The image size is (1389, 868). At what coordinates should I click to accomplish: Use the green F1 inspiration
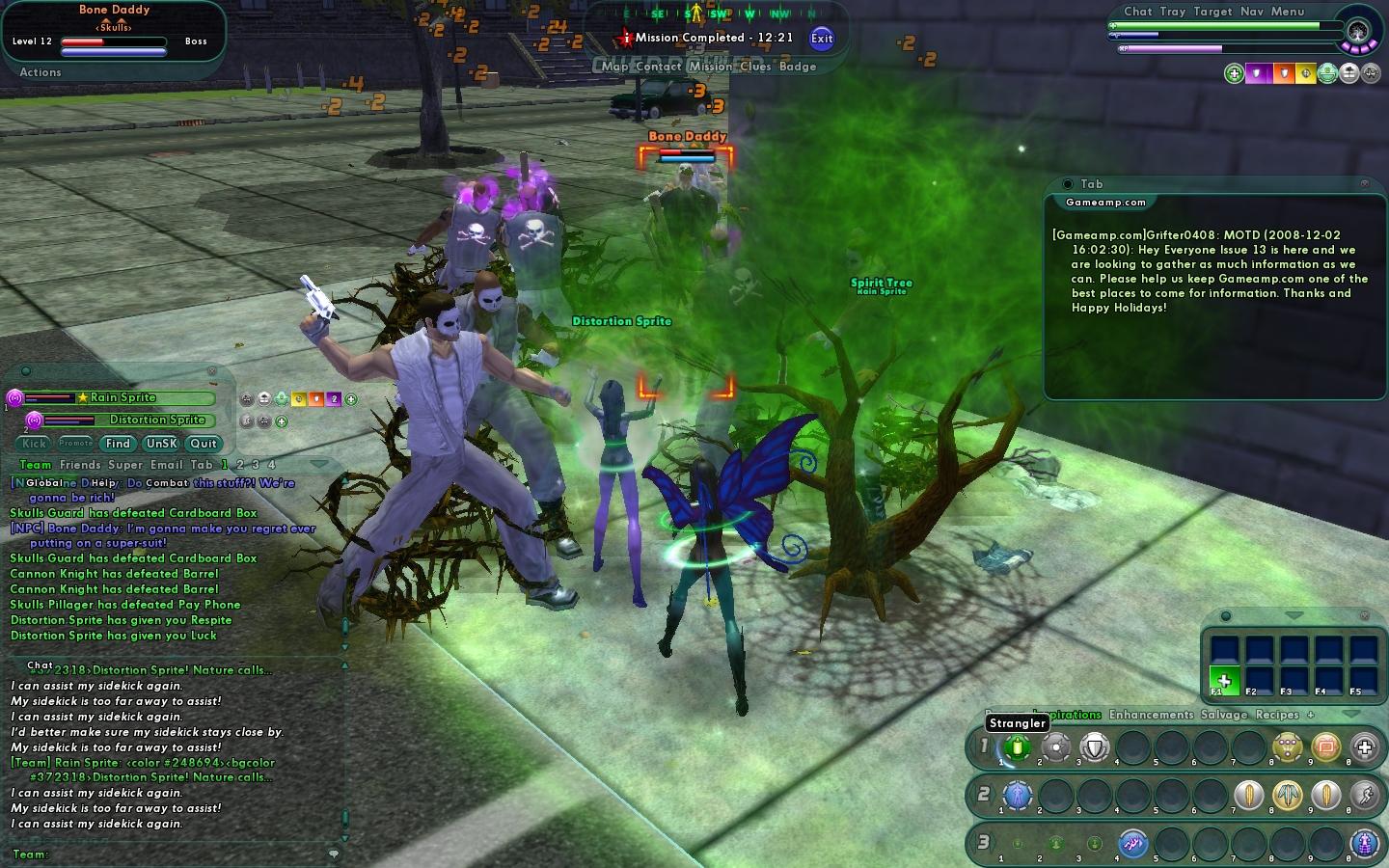[1224, 681]
